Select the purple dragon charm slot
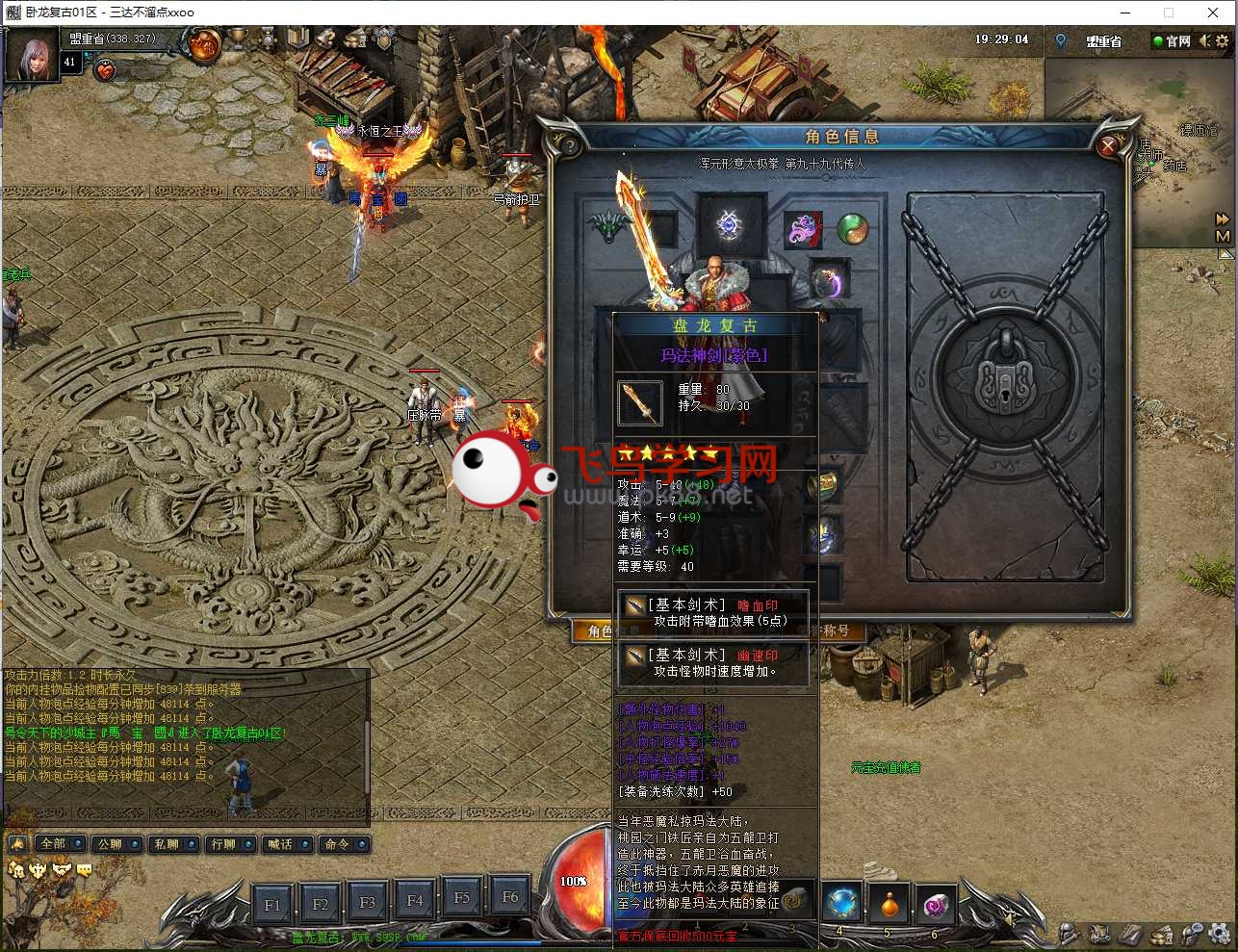 coord(804,230)
